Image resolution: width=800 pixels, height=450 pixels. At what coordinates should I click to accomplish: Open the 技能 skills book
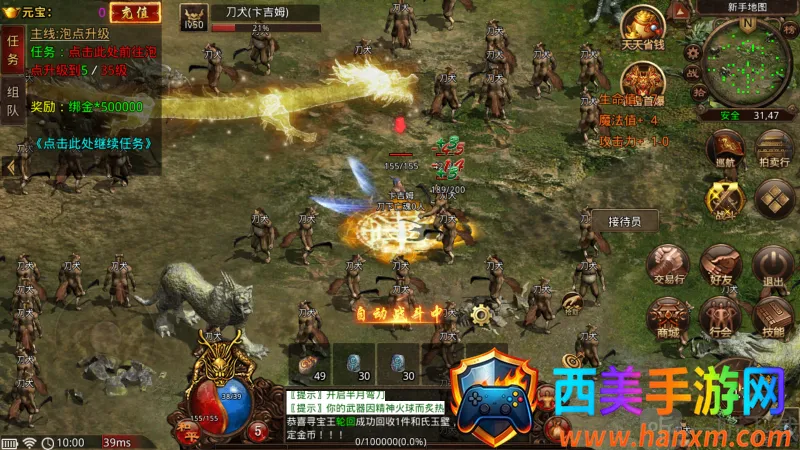772,316
